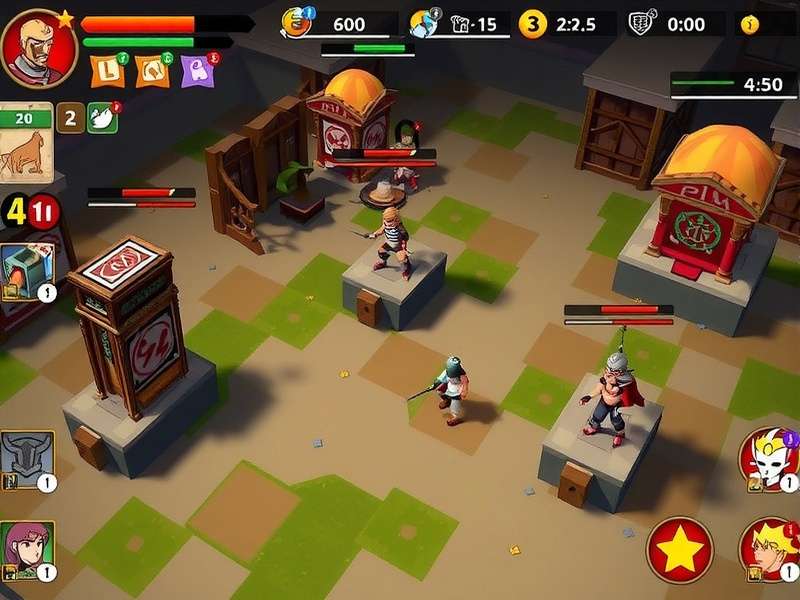800x600 pixels.
Task: Open the hero portrait with the star
Action: pos(40,47)
